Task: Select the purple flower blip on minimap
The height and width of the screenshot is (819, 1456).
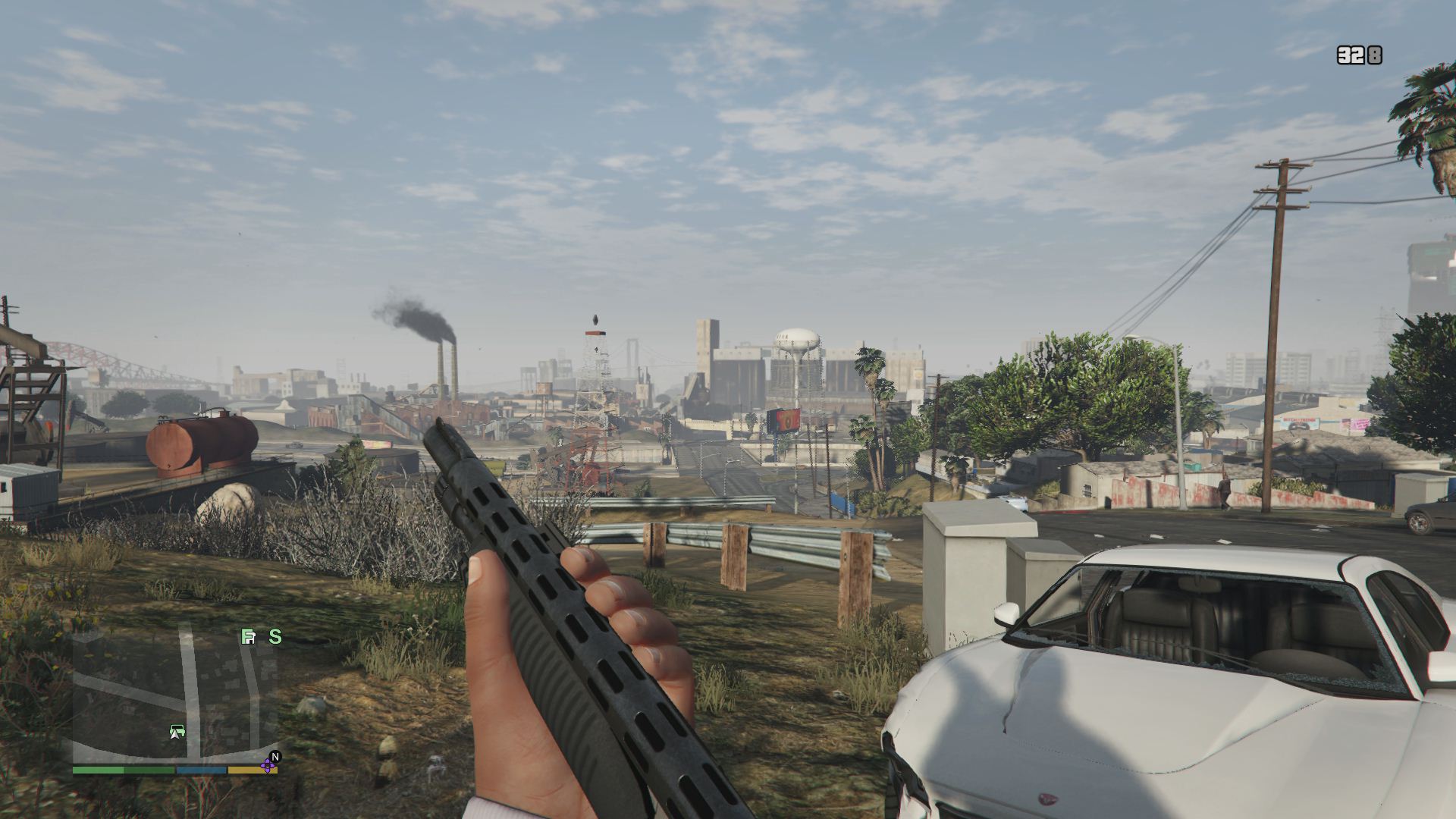Action: click(267, 766)
